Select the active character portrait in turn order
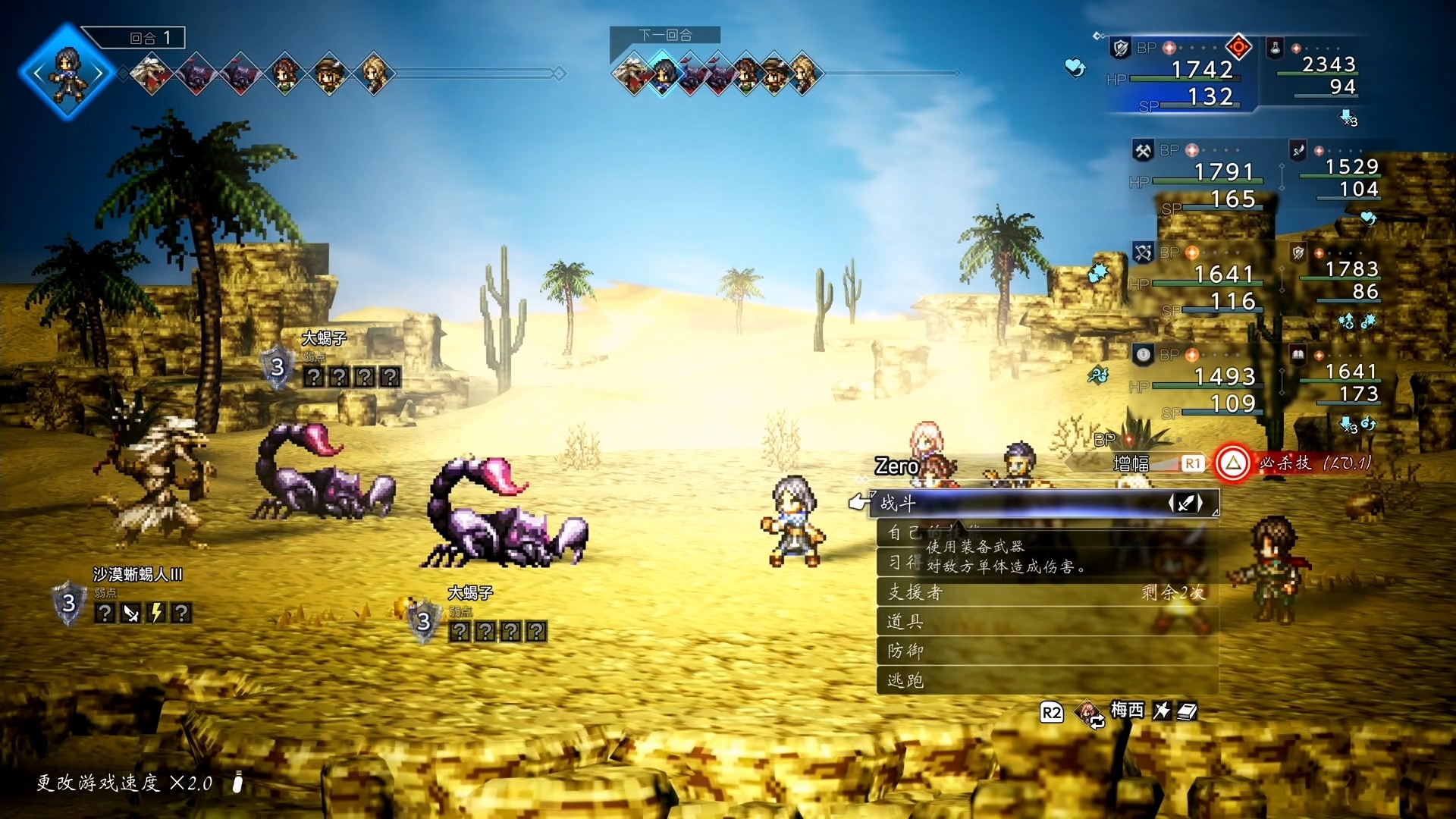The width and height of the screenshot is (1456, 819). click(x=67, y=73)
